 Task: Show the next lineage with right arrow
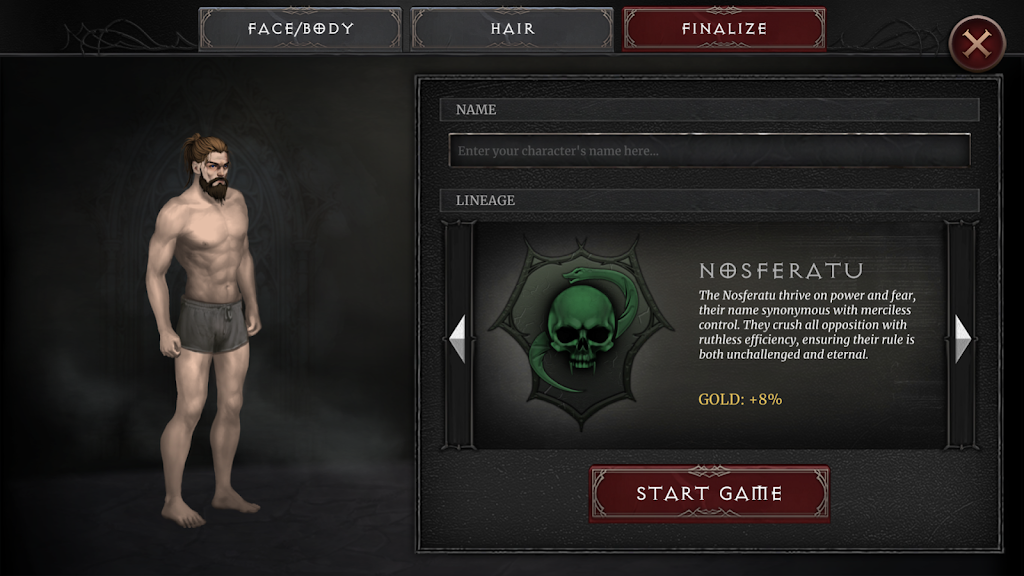[x=962, y=338]
